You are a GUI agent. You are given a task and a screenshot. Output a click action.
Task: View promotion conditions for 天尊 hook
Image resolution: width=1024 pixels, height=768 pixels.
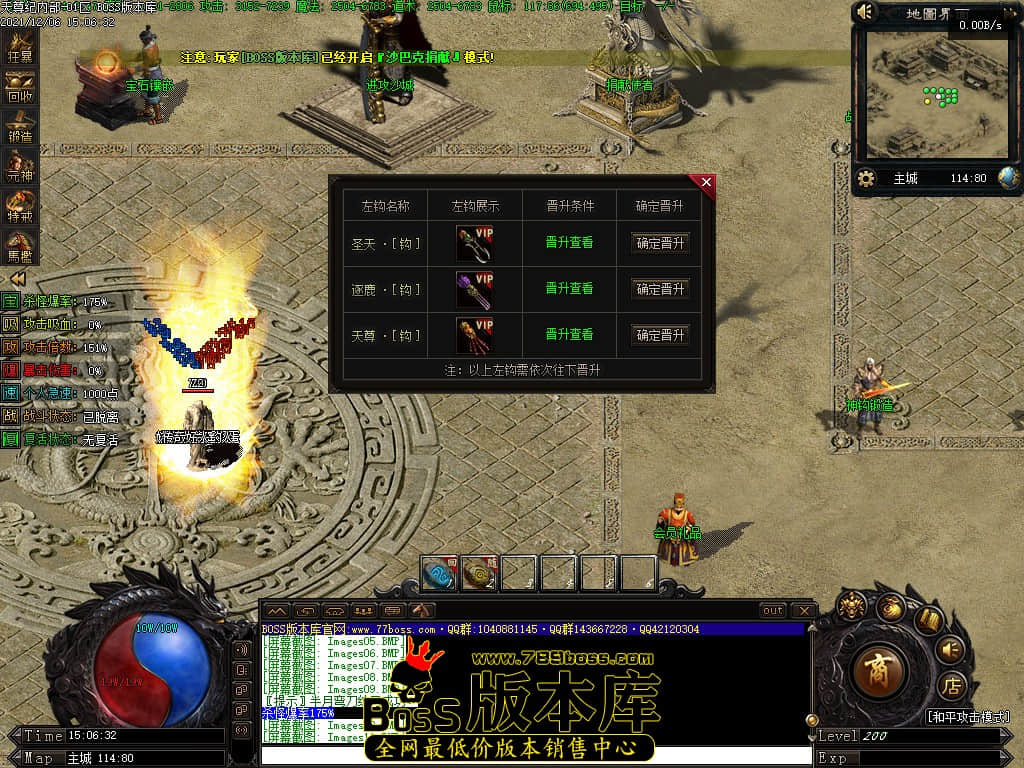(569, 335)
